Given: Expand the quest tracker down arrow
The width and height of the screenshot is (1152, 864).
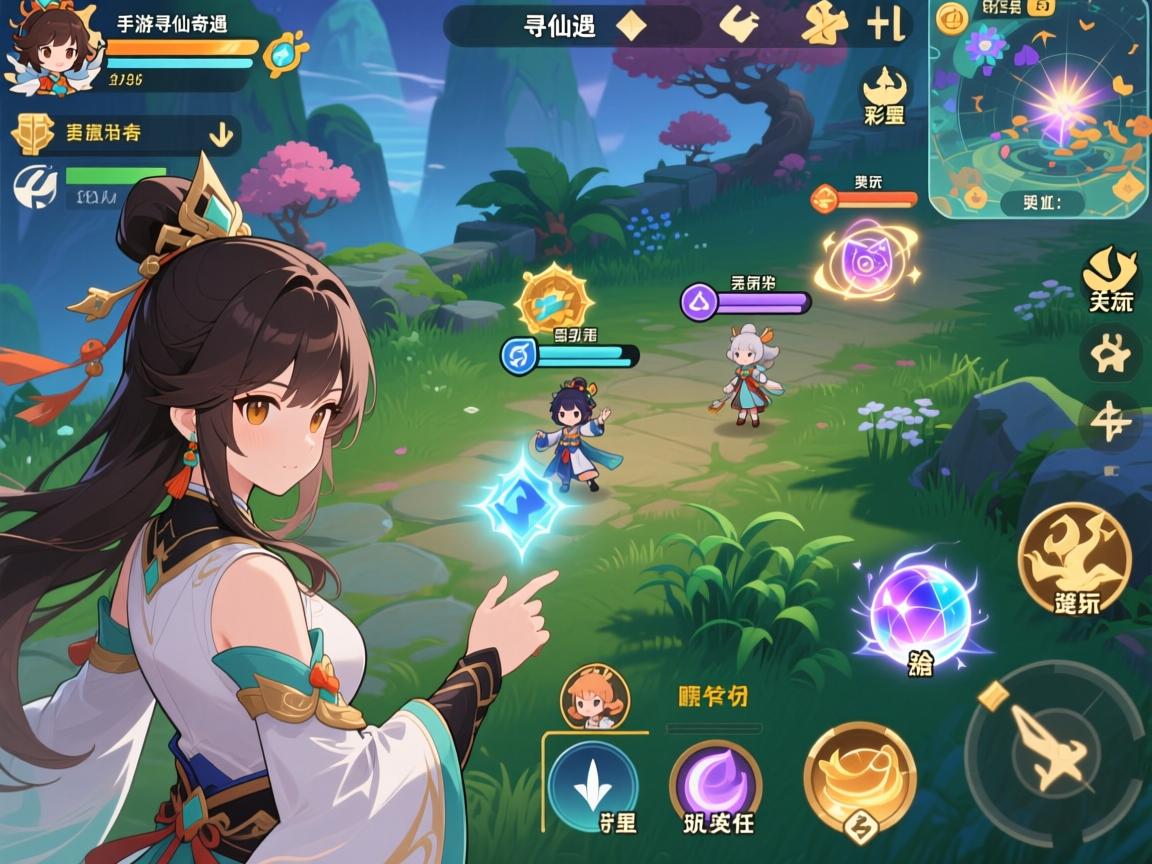Looking at the screenshot, I should pyautogui.click(x=221, y=131).
